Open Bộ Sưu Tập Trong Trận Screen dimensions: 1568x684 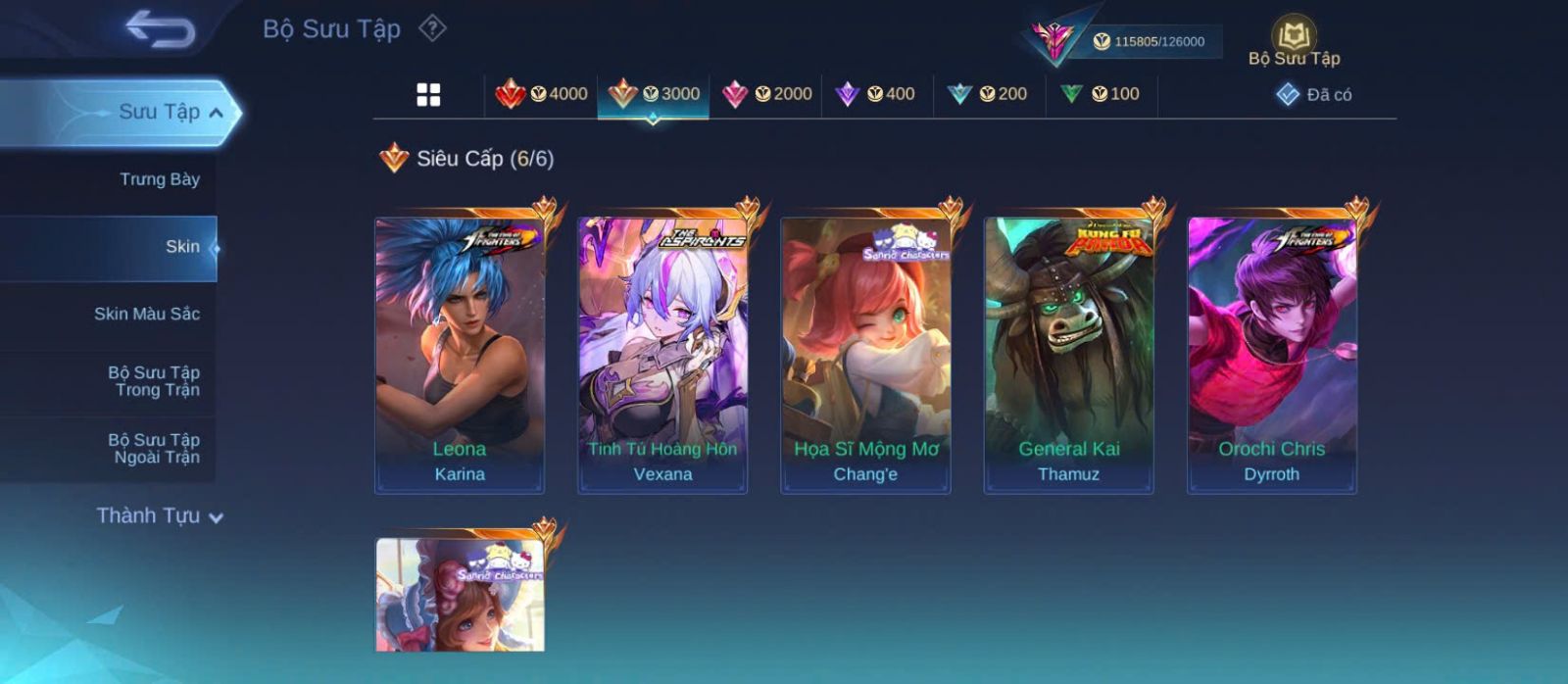pos(154,381)
